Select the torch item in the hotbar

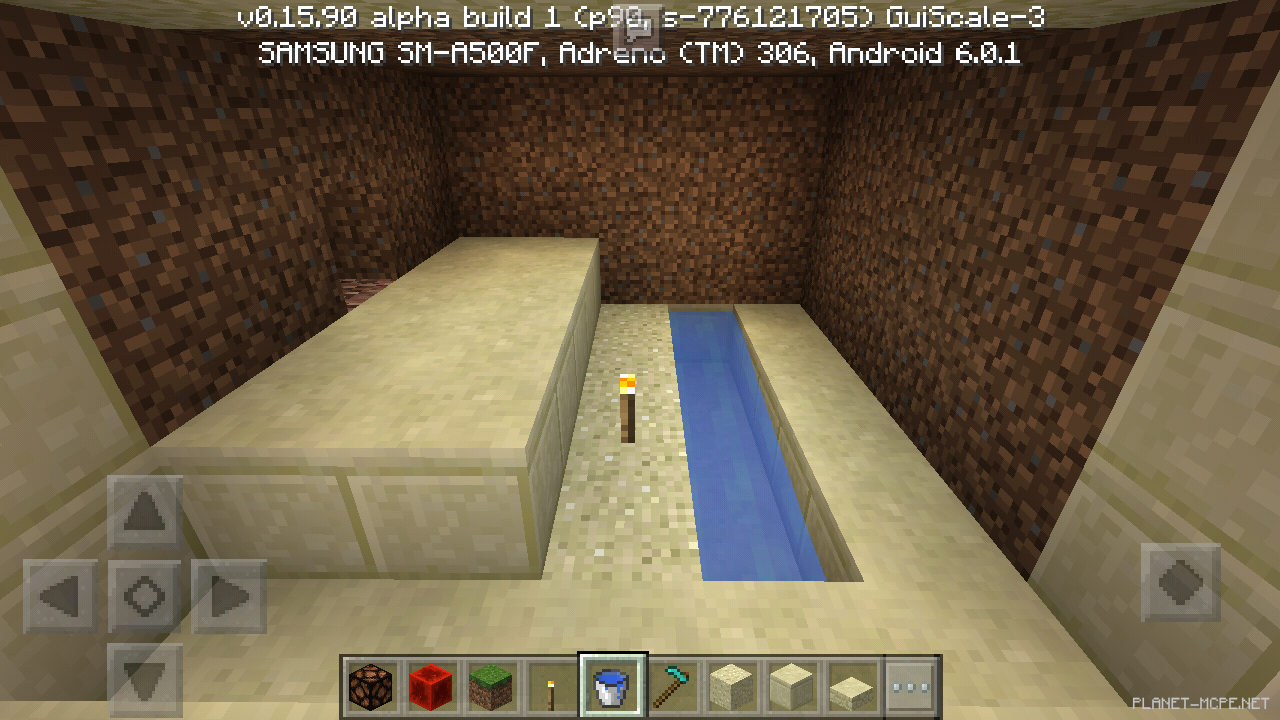(552, 686)
